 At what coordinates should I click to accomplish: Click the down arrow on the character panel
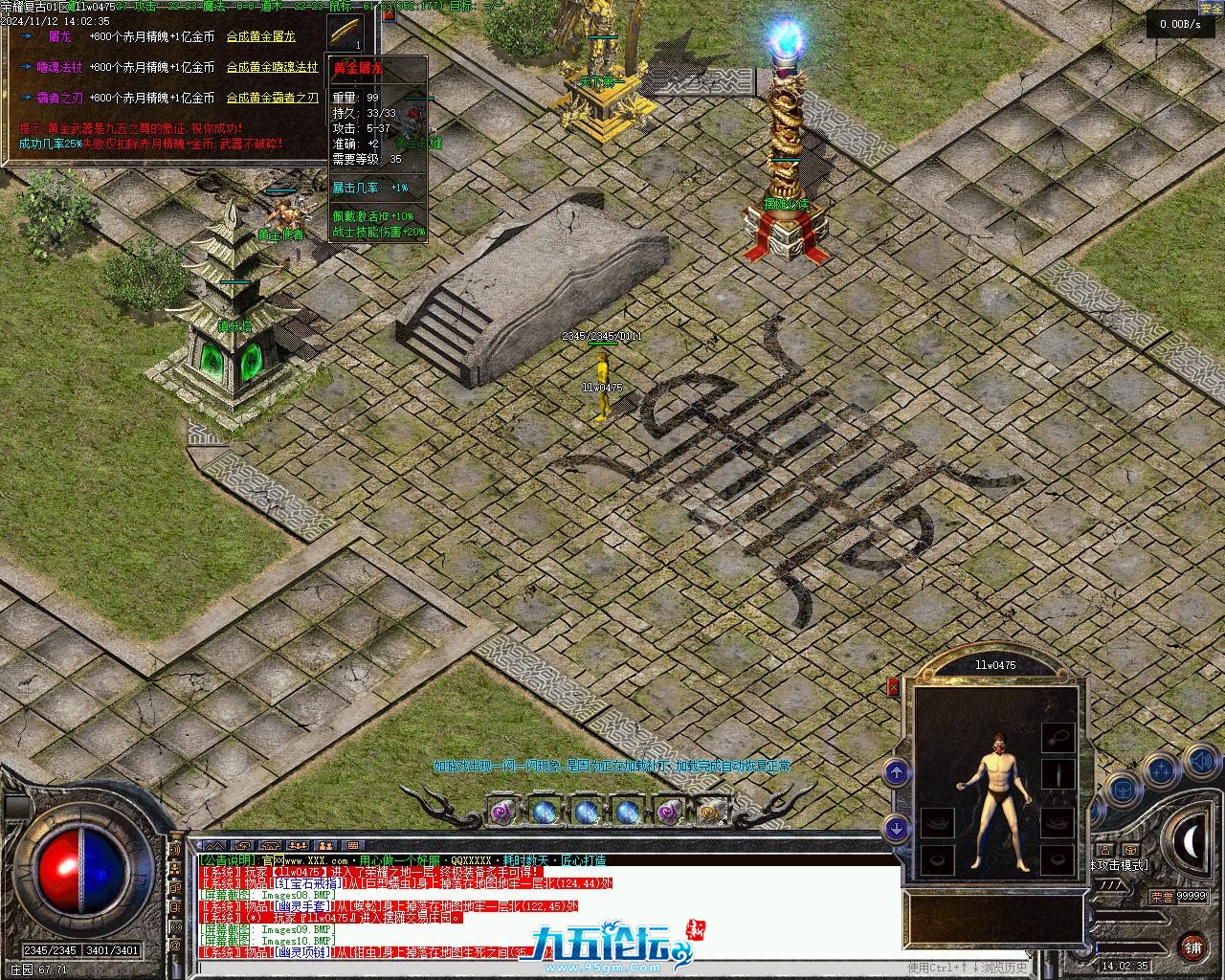pos(896,827)
